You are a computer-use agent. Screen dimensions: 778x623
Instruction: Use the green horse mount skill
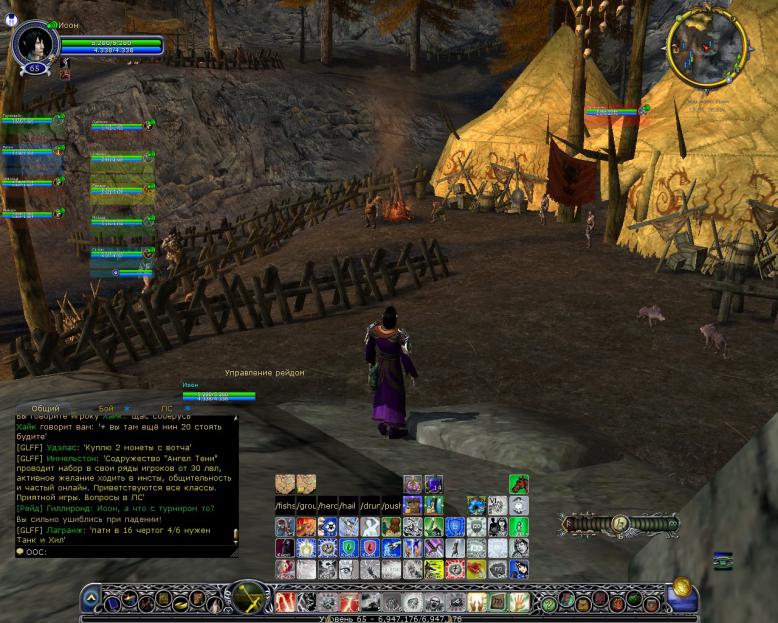point(518,484)
